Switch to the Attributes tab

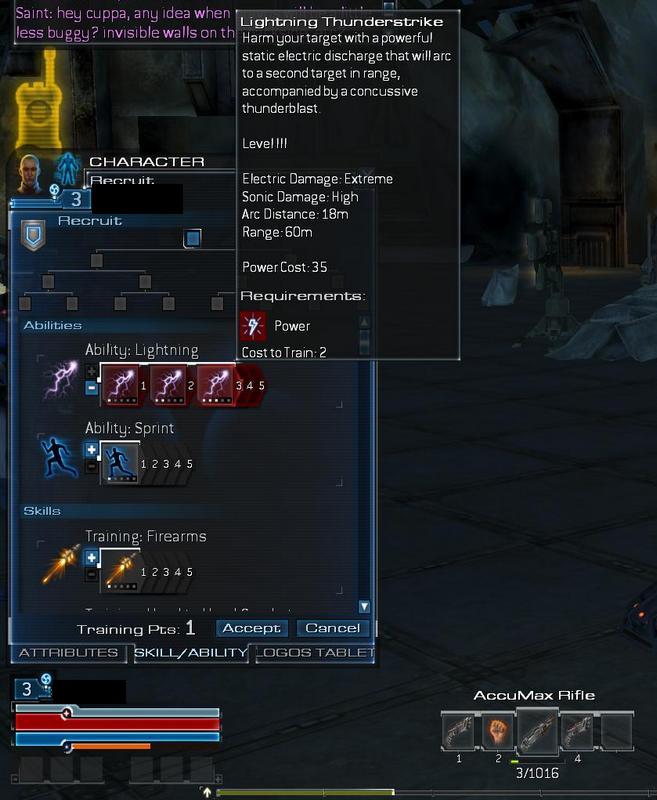pyautogui.click(x=69, y=653)
